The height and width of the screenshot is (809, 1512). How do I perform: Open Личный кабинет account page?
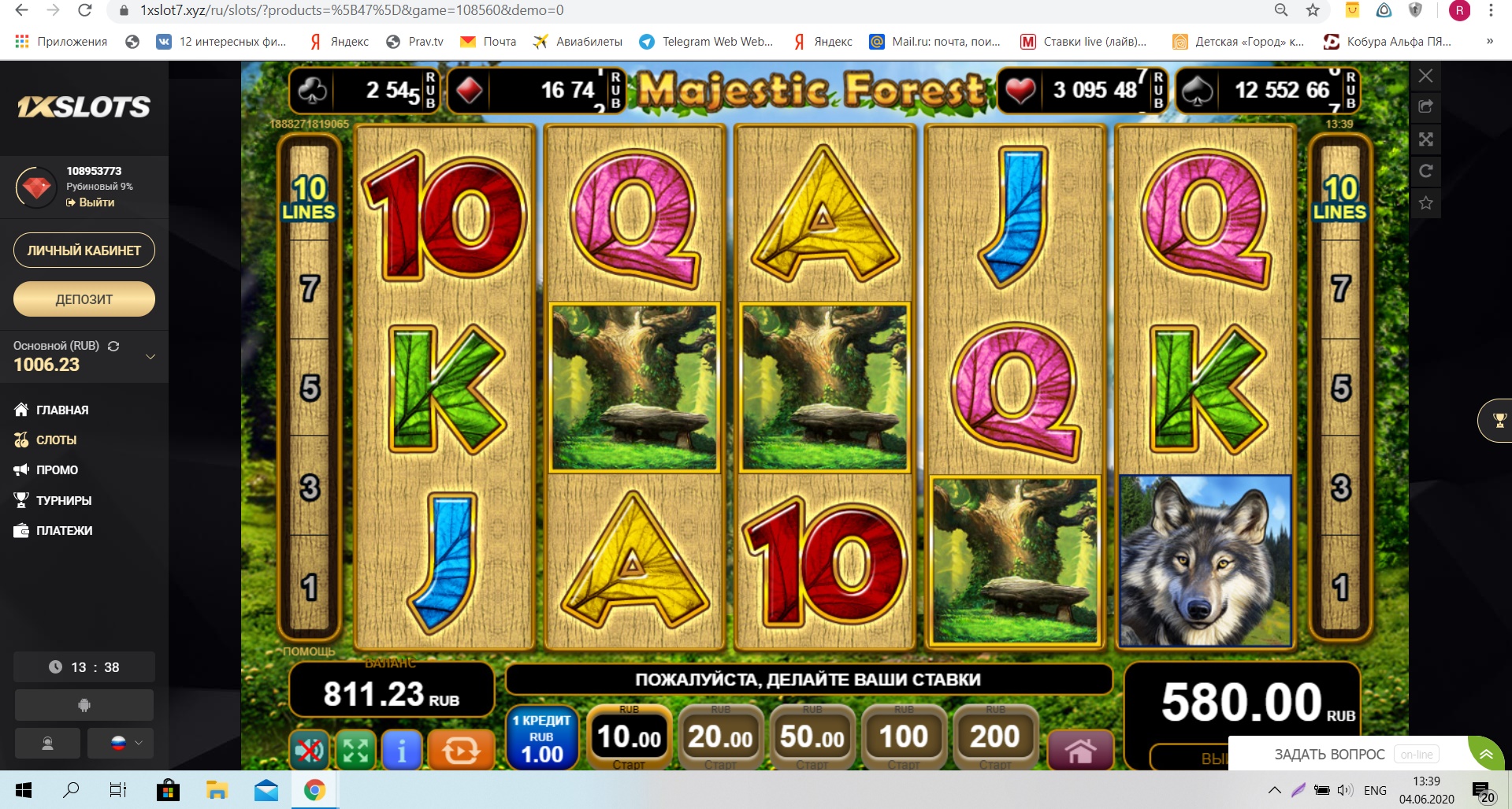84,250
